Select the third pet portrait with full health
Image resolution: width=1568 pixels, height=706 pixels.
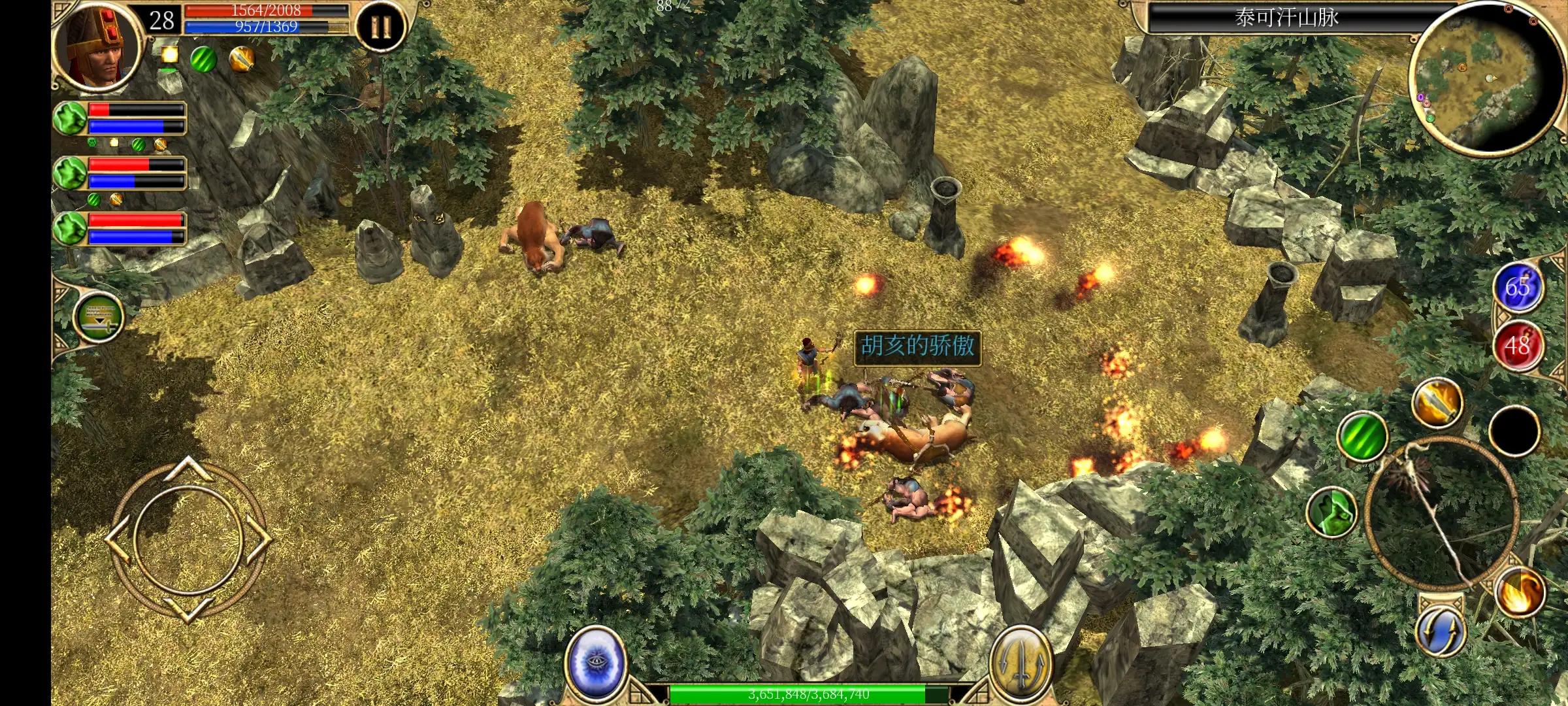[70, 229]
